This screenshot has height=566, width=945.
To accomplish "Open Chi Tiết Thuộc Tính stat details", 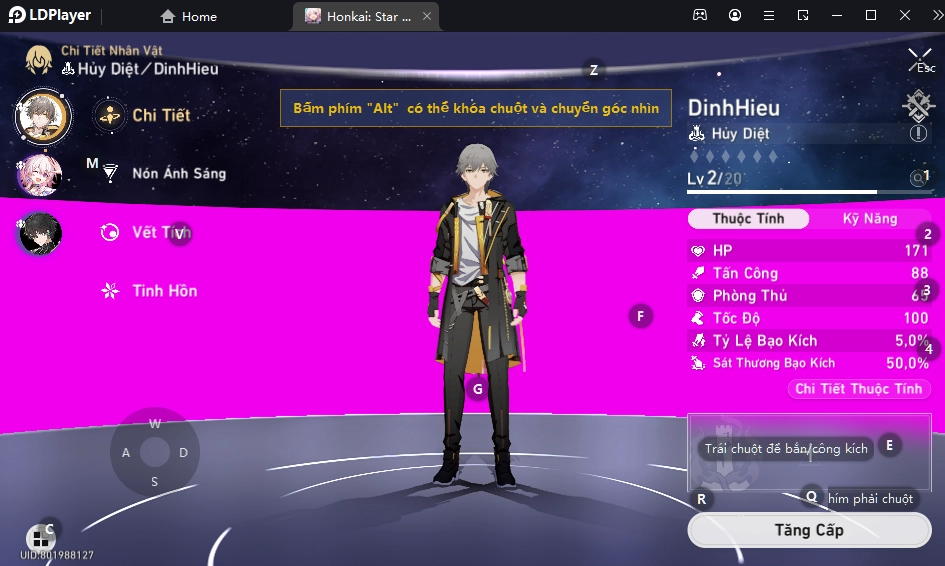I will pyautogui.click(x=858, y=389).
